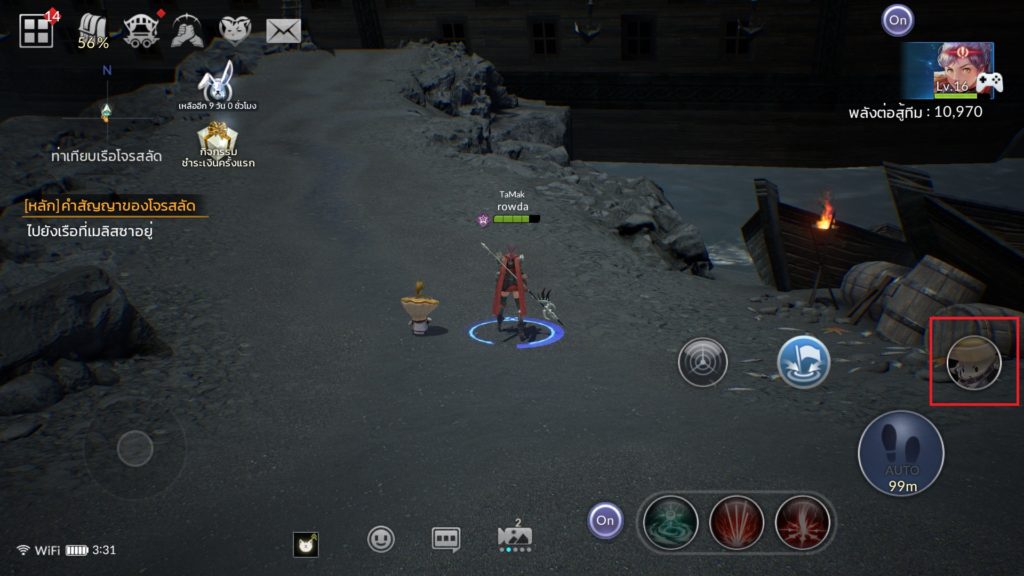Open the handshake guild icon
1024x576 pixels.
[187, 32]
